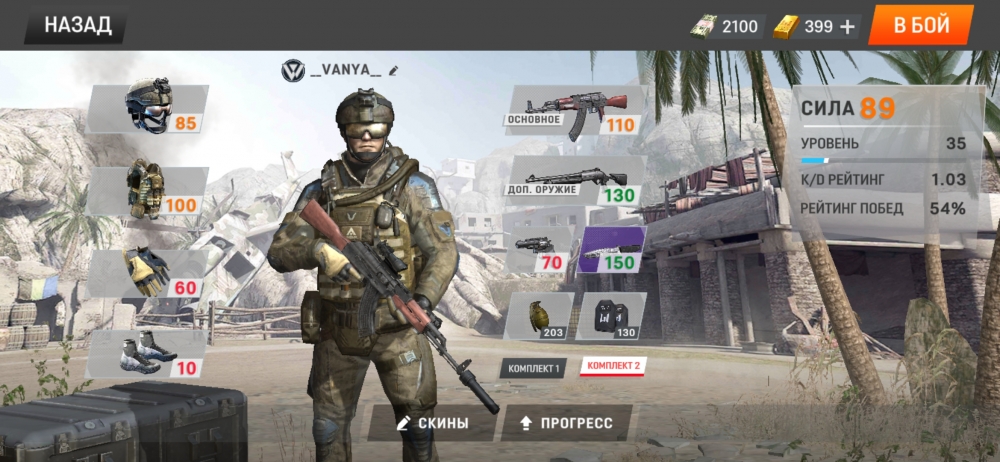Select the helmet equipment slot
This screenshot has height=462, width=1000.
(151, 108)
